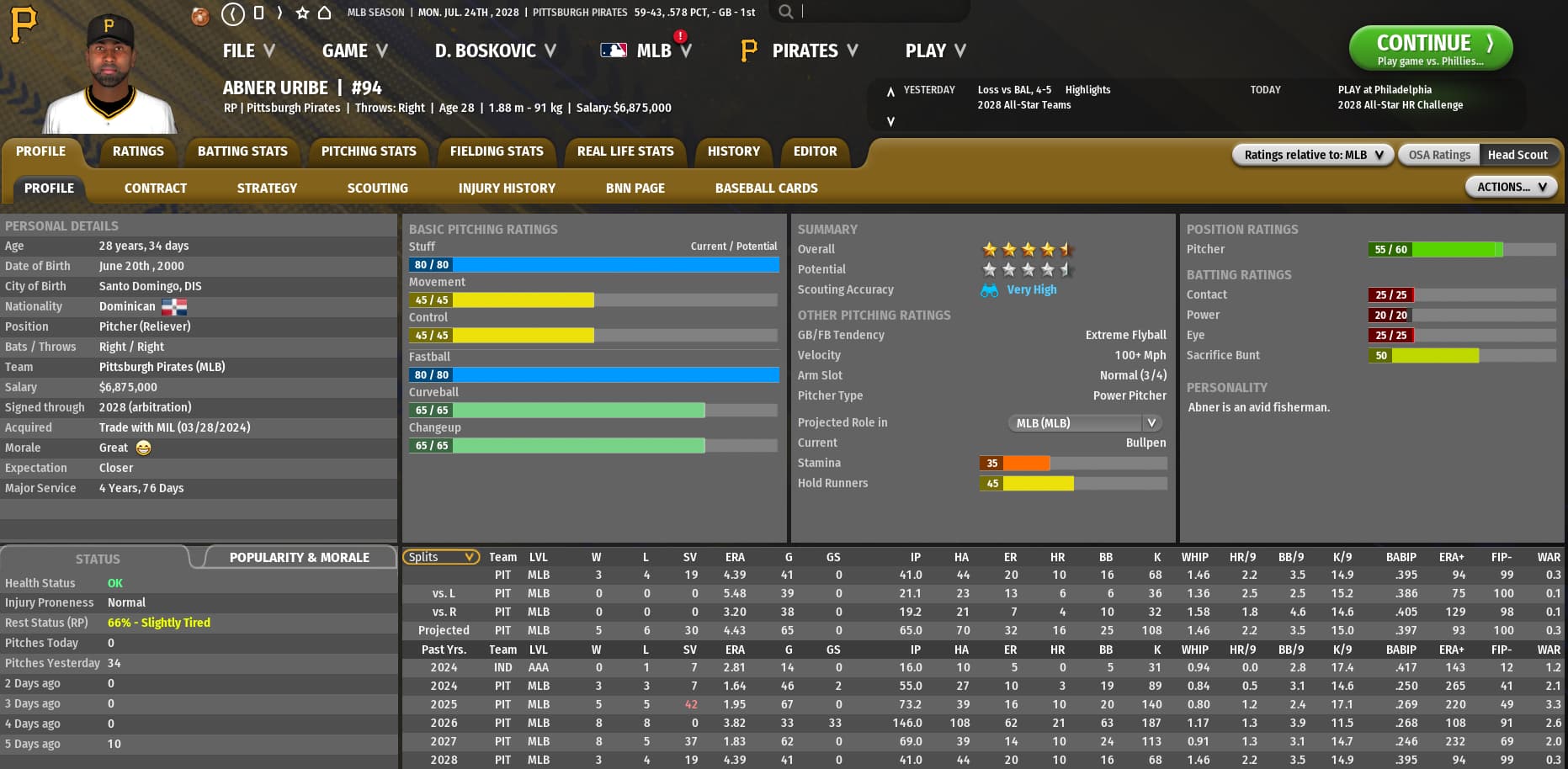
Task: Open the Baseball Cards sub-tab
Action: [x=766, y=188]
